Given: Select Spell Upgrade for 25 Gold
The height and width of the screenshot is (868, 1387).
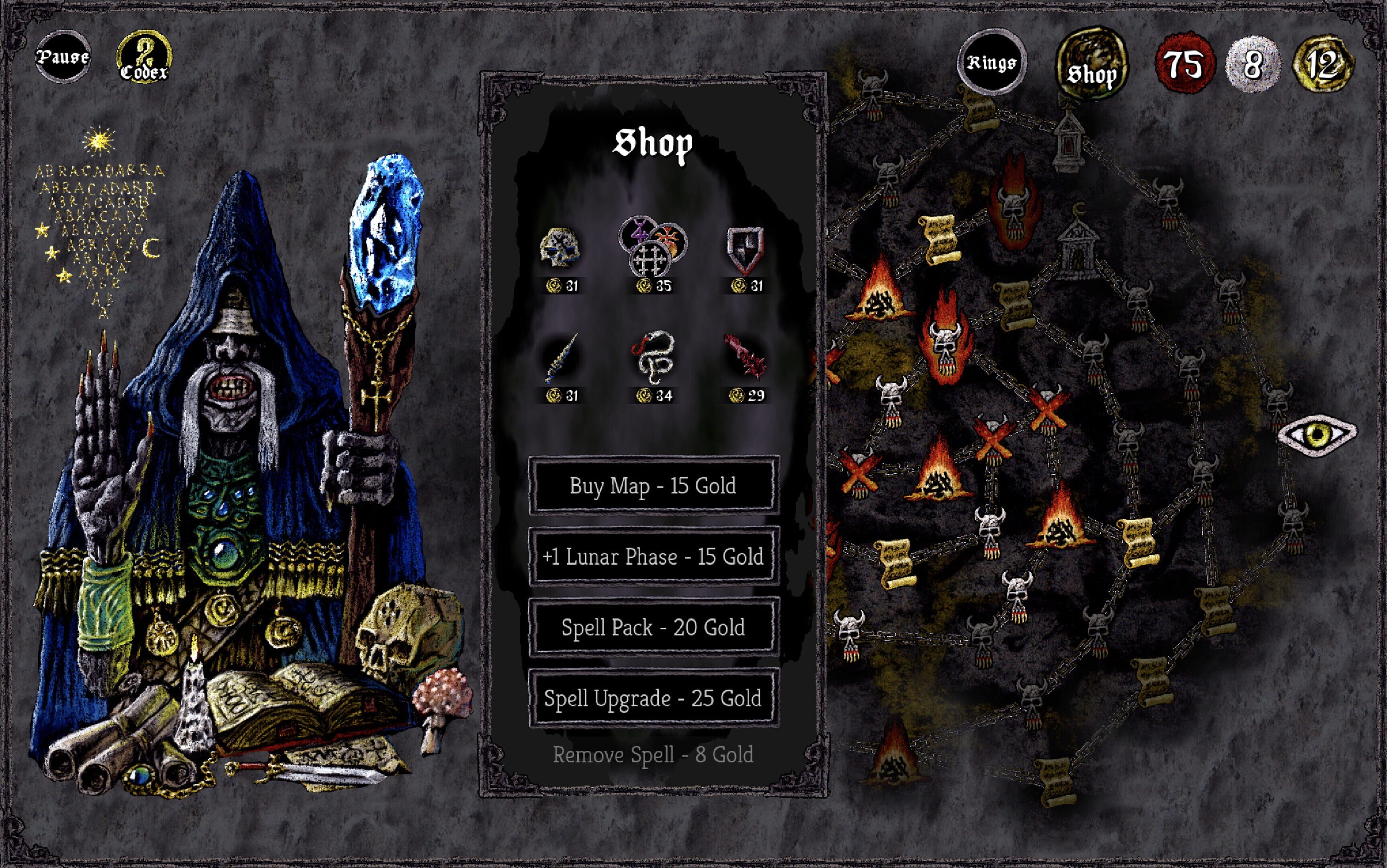Looking at the screenshot, I should tap(654, 698).
